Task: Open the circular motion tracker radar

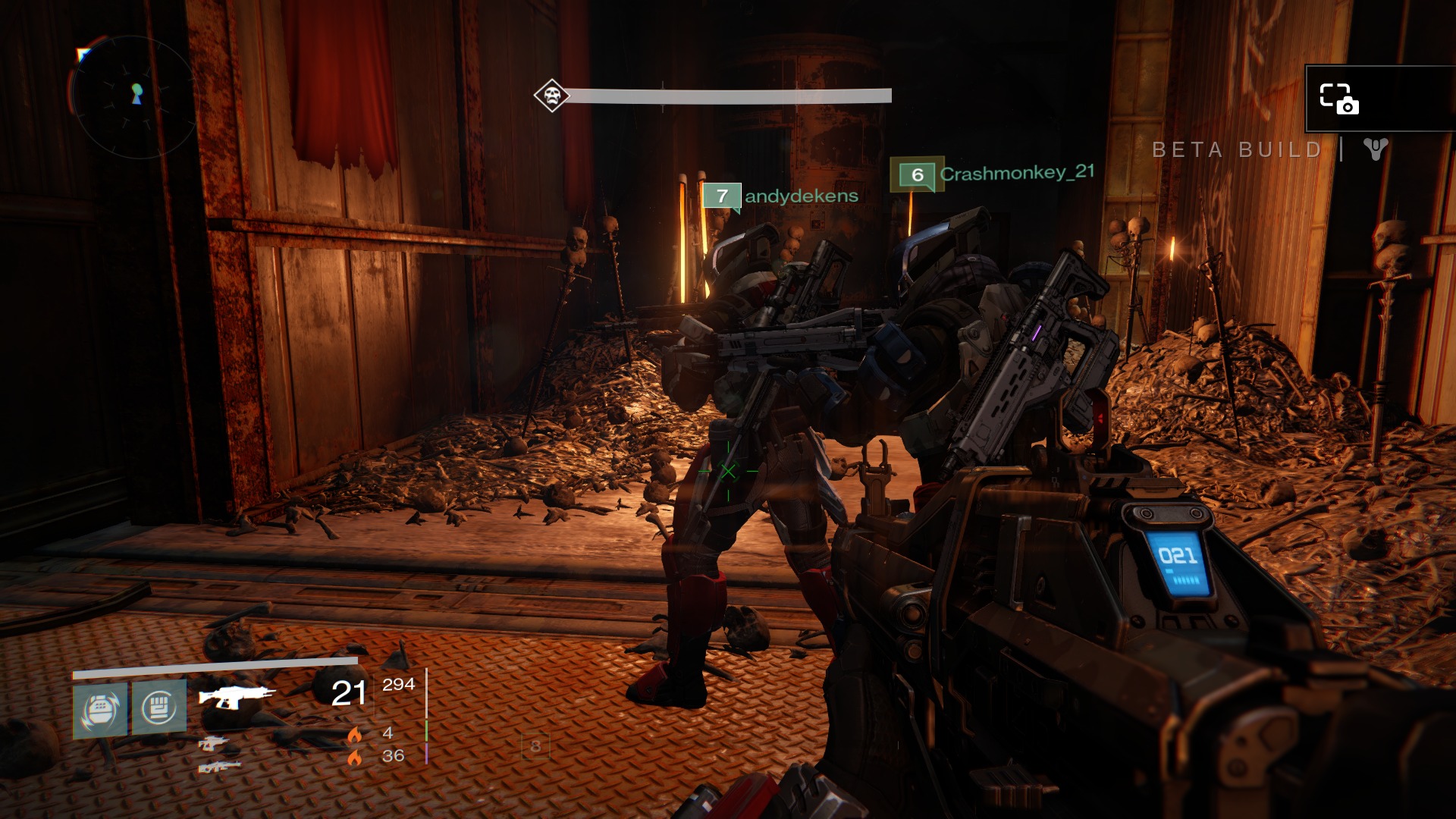Action: (x=135, y=96)
